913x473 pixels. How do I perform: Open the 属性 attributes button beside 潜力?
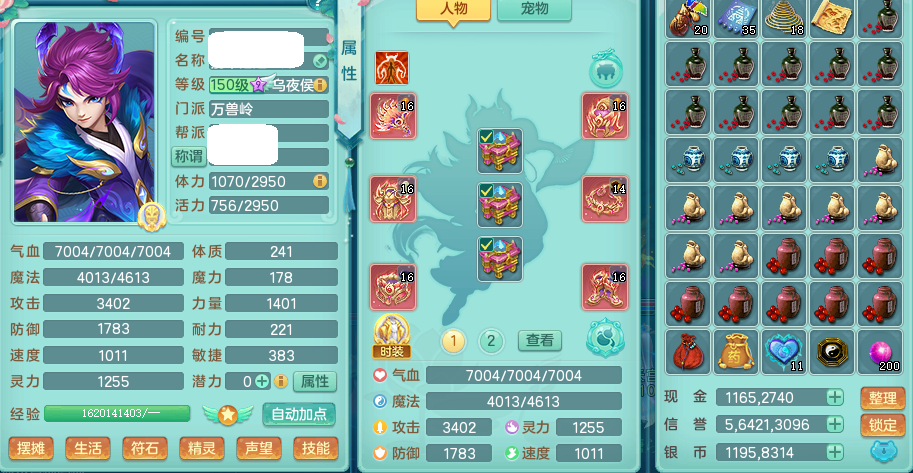[316, 381]
